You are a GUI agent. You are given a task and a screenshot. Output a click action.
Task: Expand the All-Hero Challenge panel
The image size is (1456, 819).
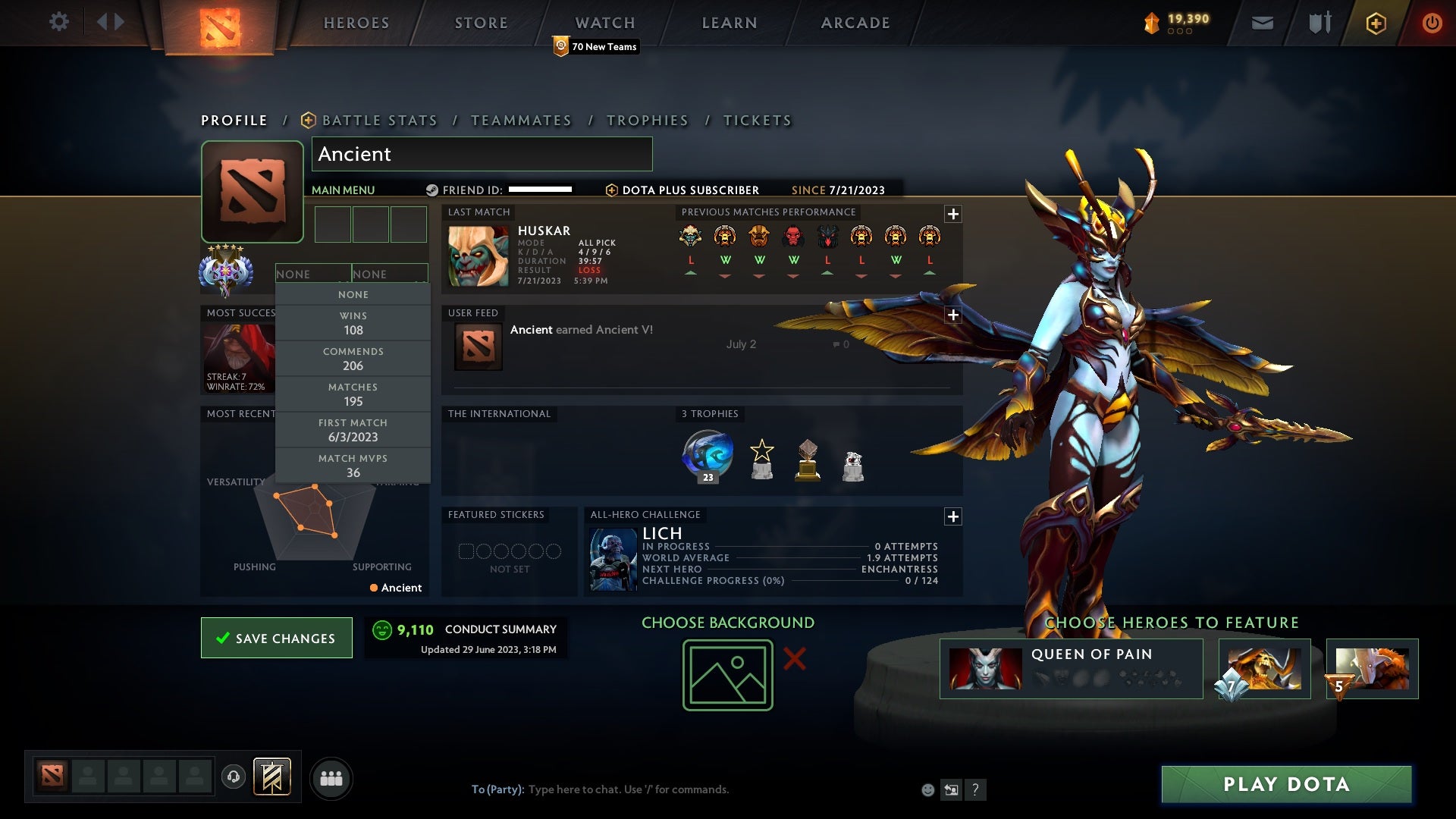[x=953, y=516]
